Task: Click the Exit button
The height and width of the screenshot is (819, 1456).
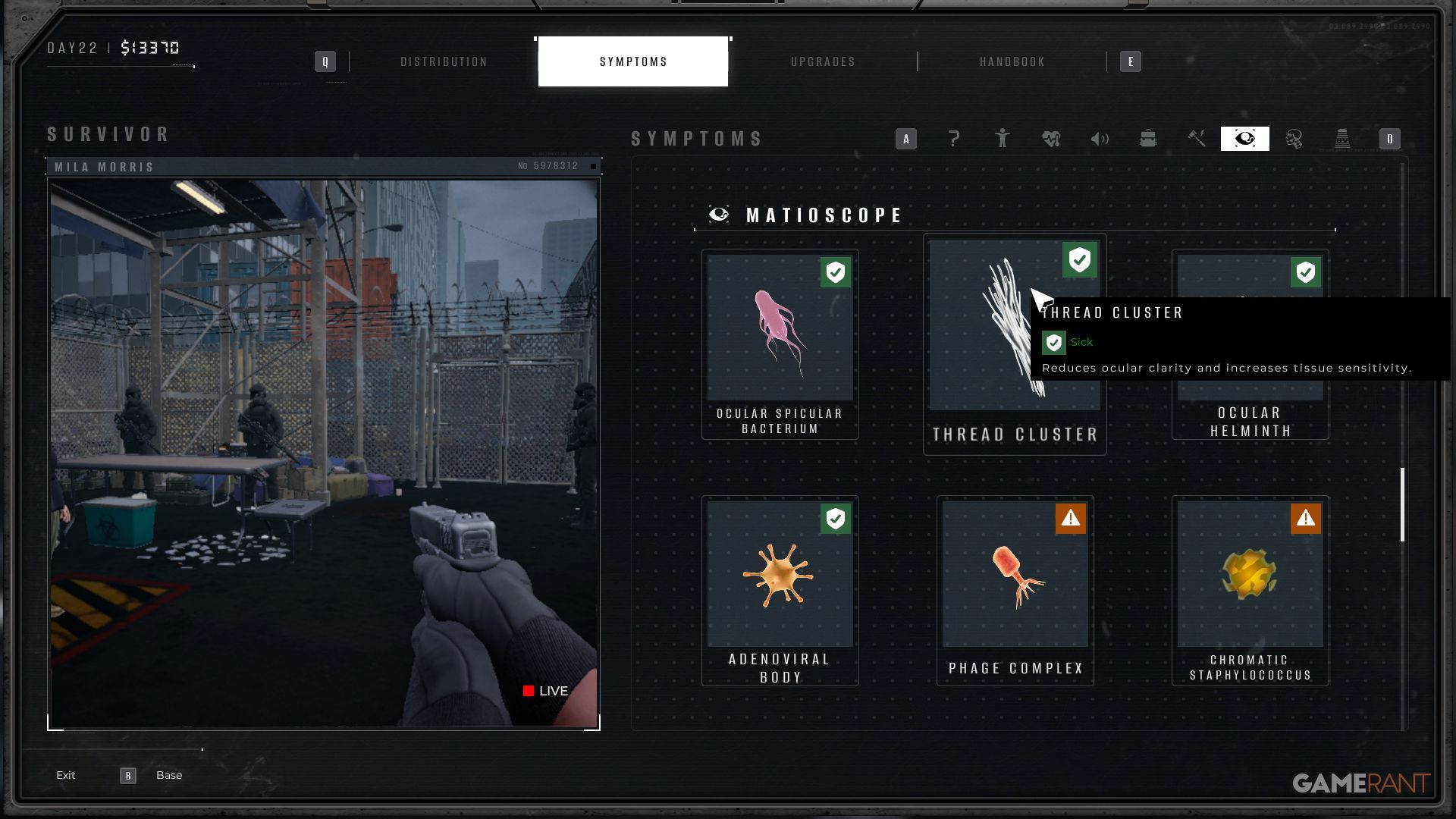Action: coord(66,775)
